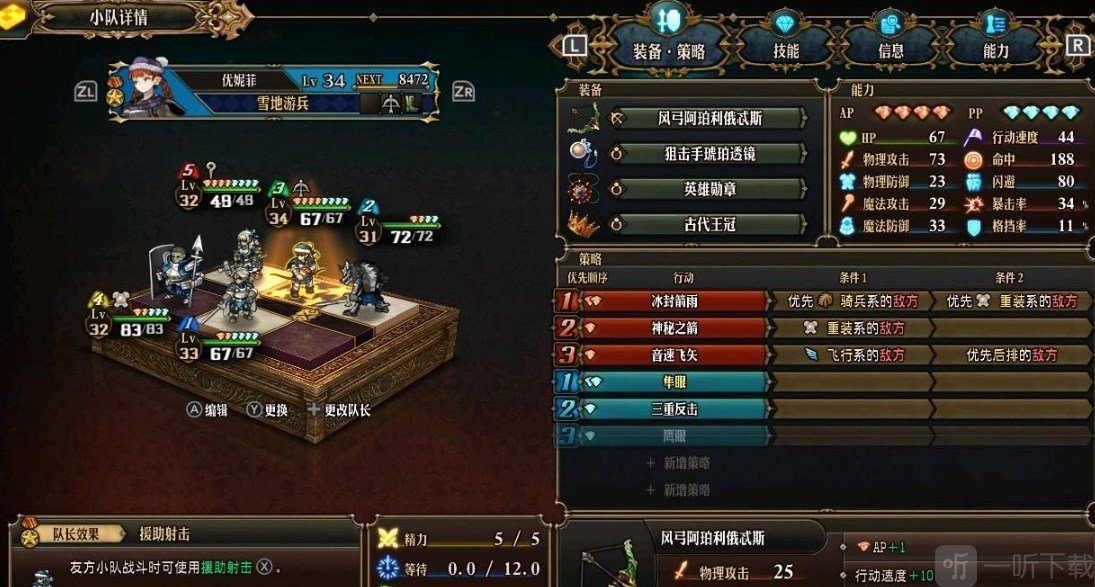Select the 英雄勋章 equipment slot
Viewport: 1095px width, 587px height.
point(710,189)
